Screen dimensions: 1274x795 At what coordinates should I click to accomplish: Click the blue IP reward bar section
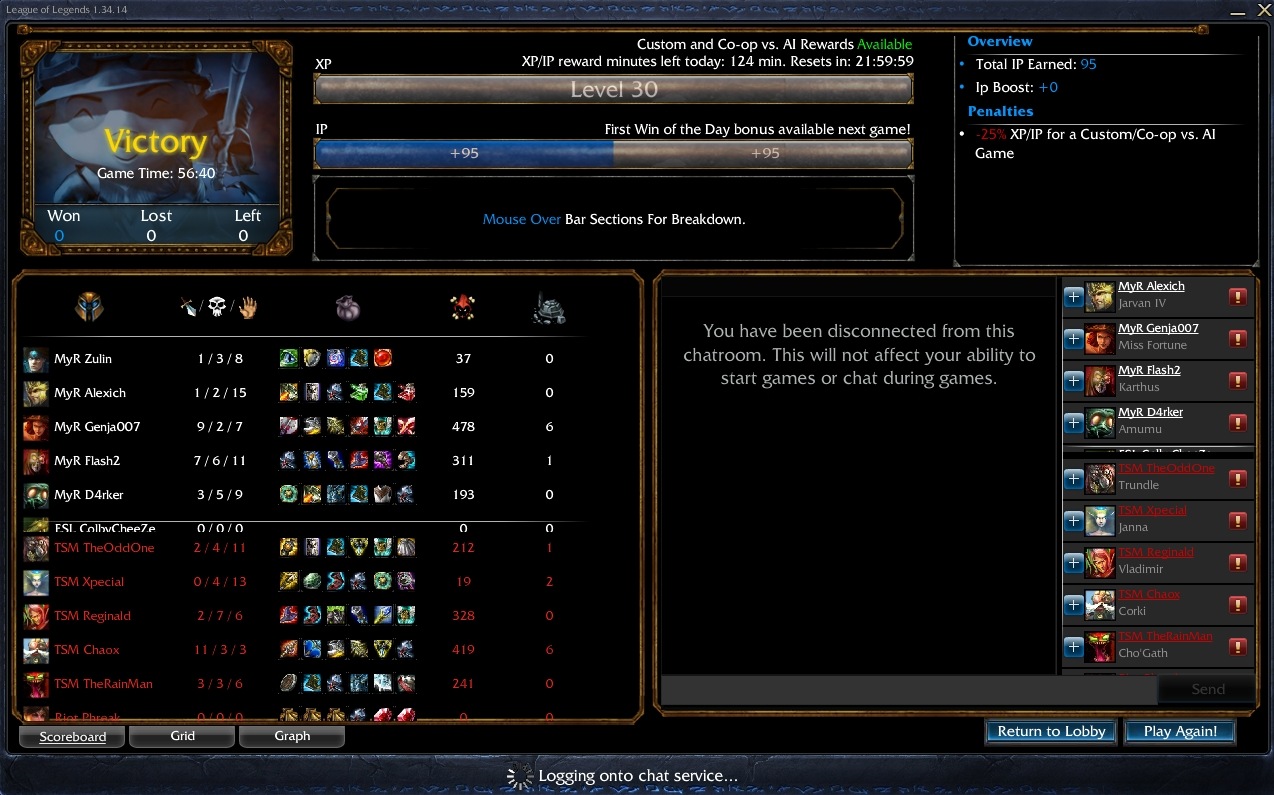[464, 153]
